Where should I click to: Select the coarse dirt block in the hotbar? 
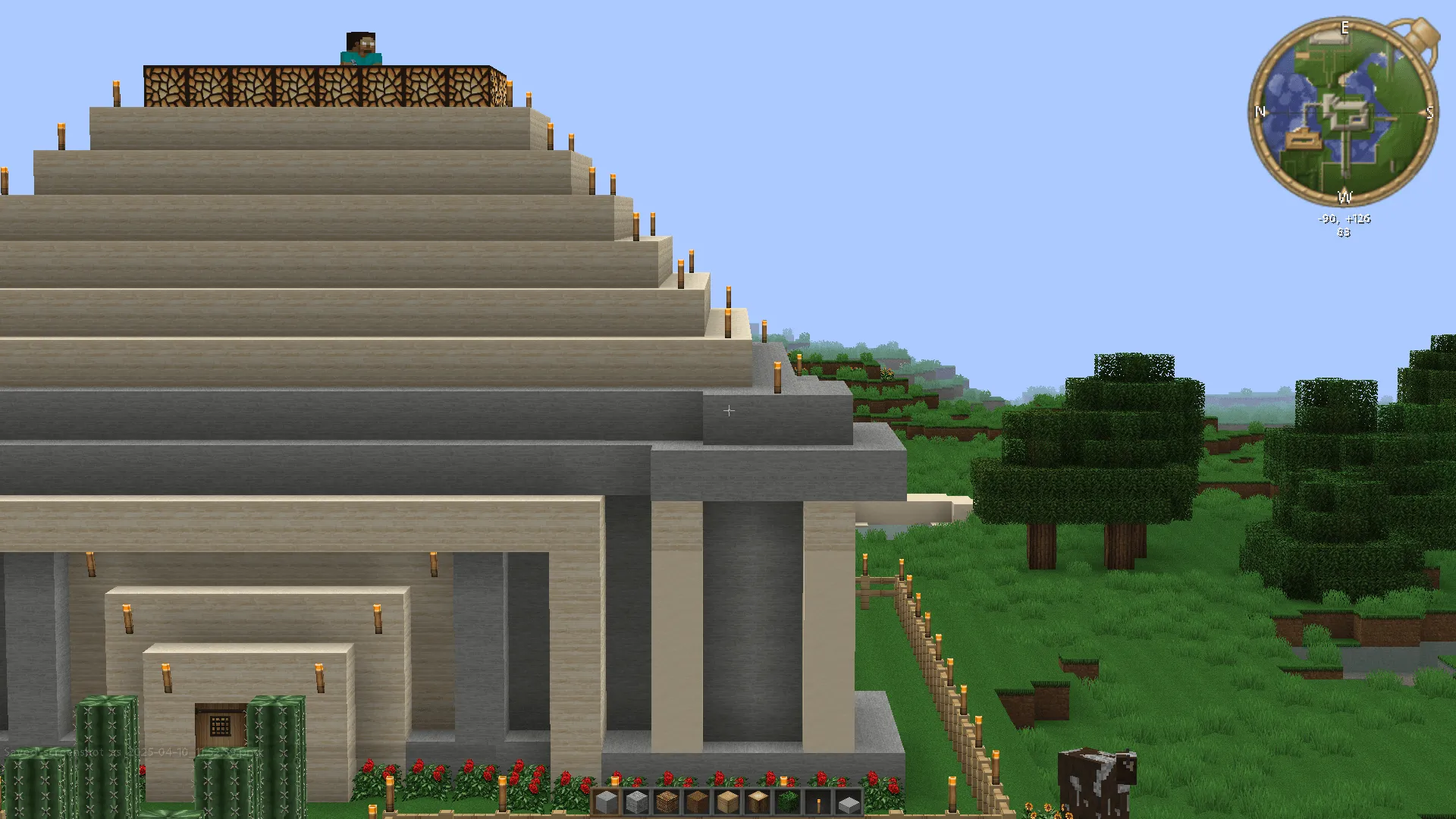(x=698, y=802)
